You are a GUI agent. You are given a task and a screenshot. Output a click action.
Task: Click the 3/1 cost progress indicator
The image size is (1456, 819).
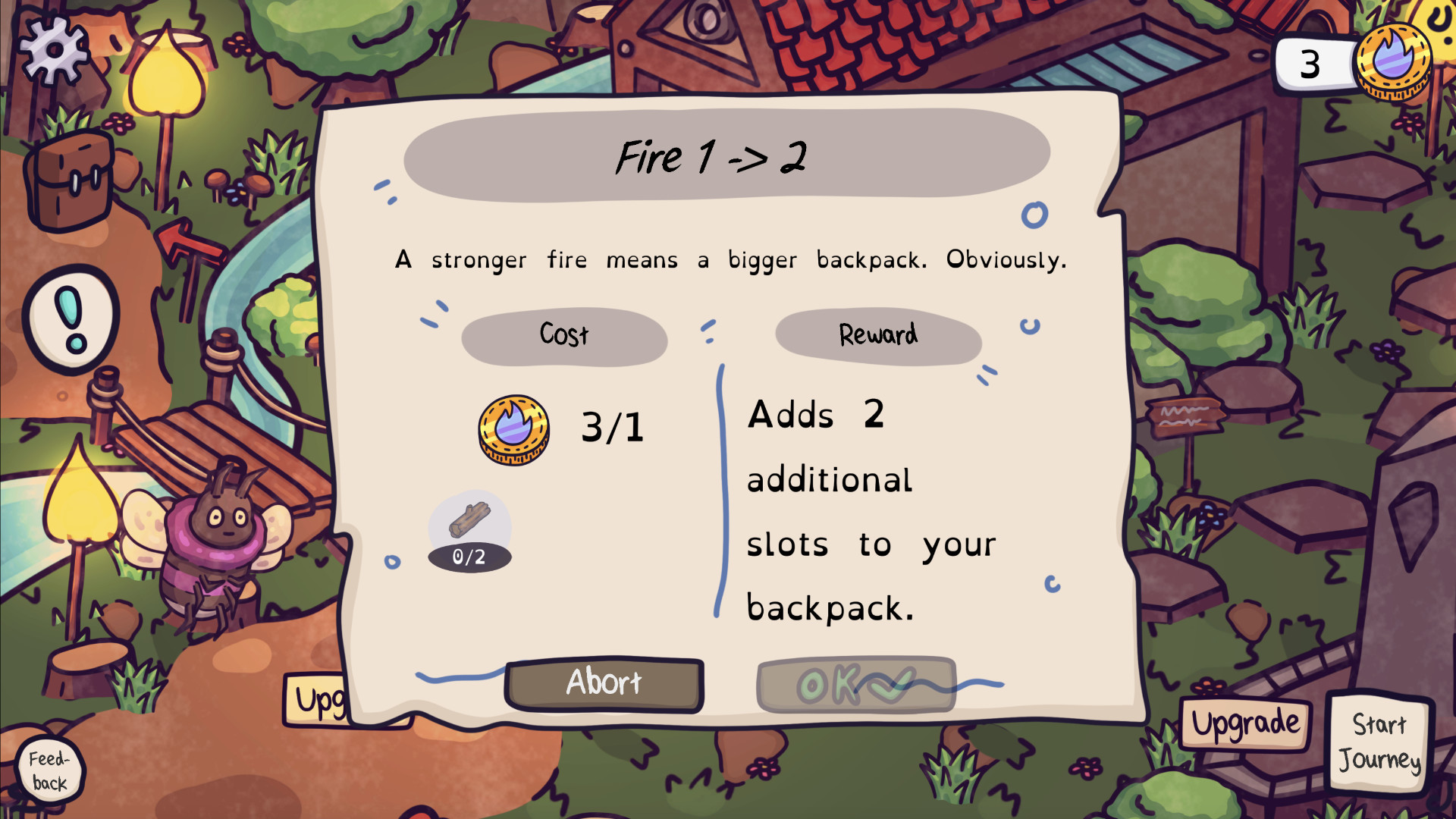[x=613, y=427]
